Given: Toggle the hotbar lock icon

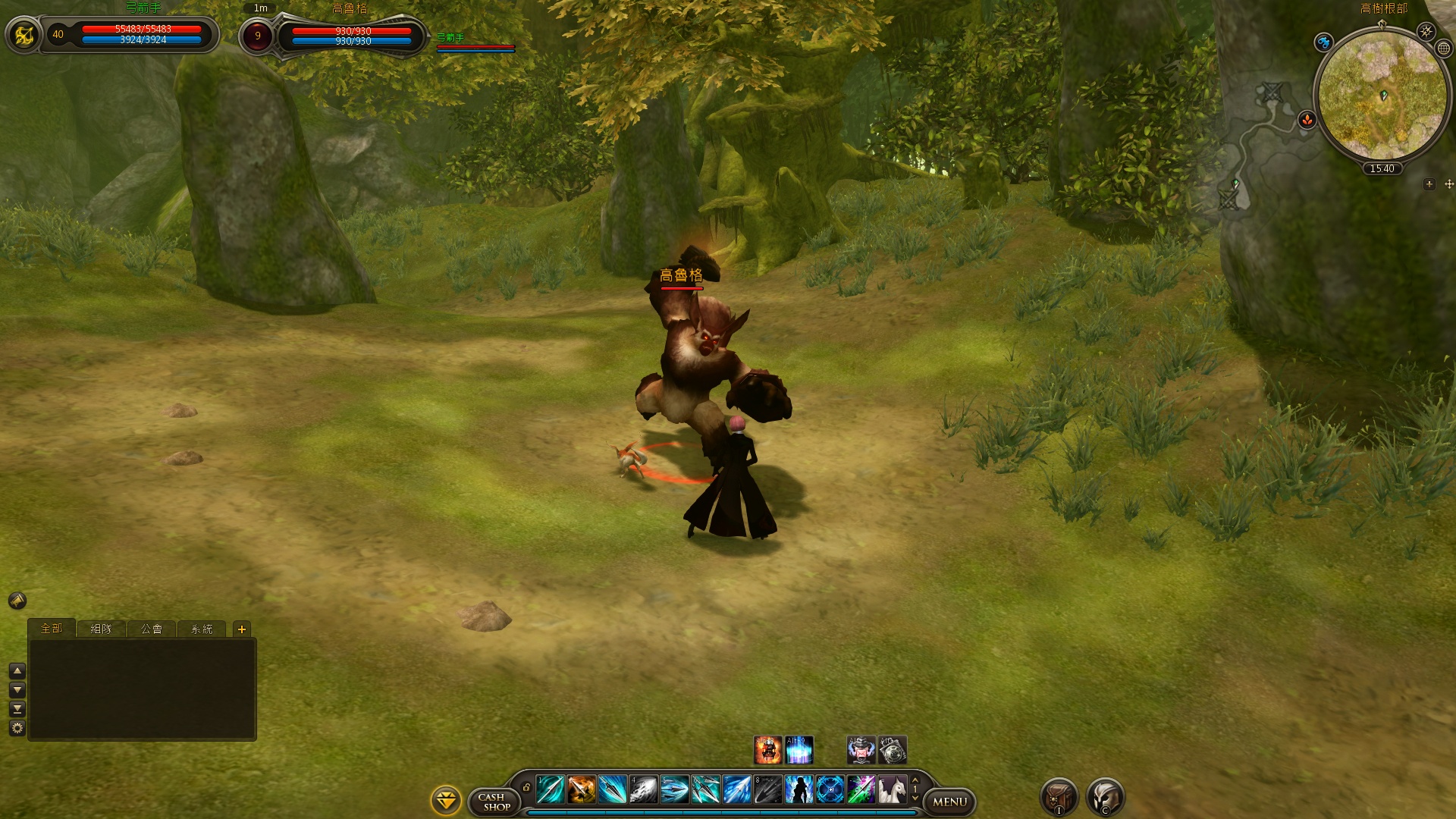Looking at the screenshot, I should [527, 788].
